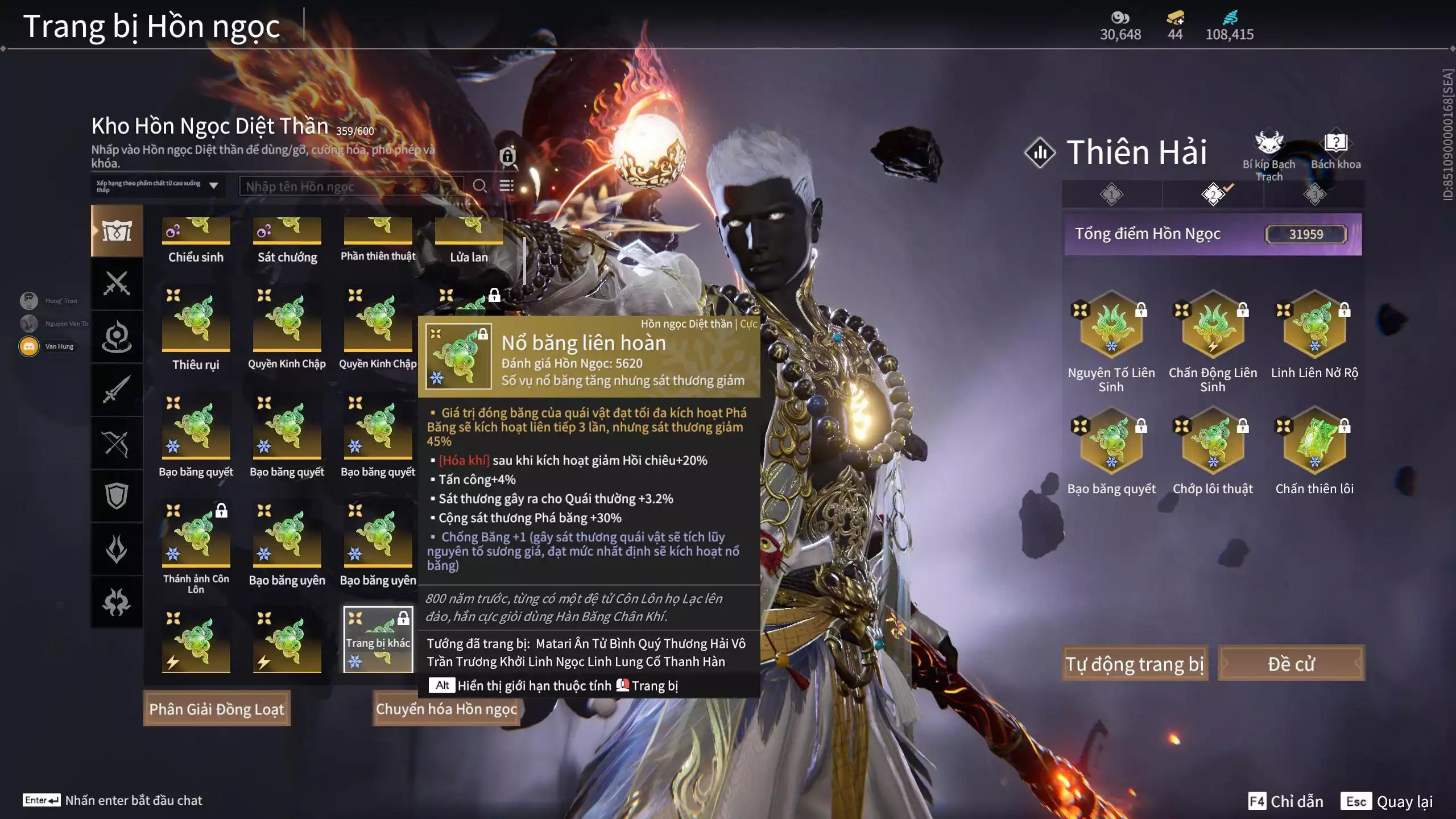Screen dimensions: 1456x819
Task: Click the Đề cử recommend button
Action: [x=1291, y=663]
